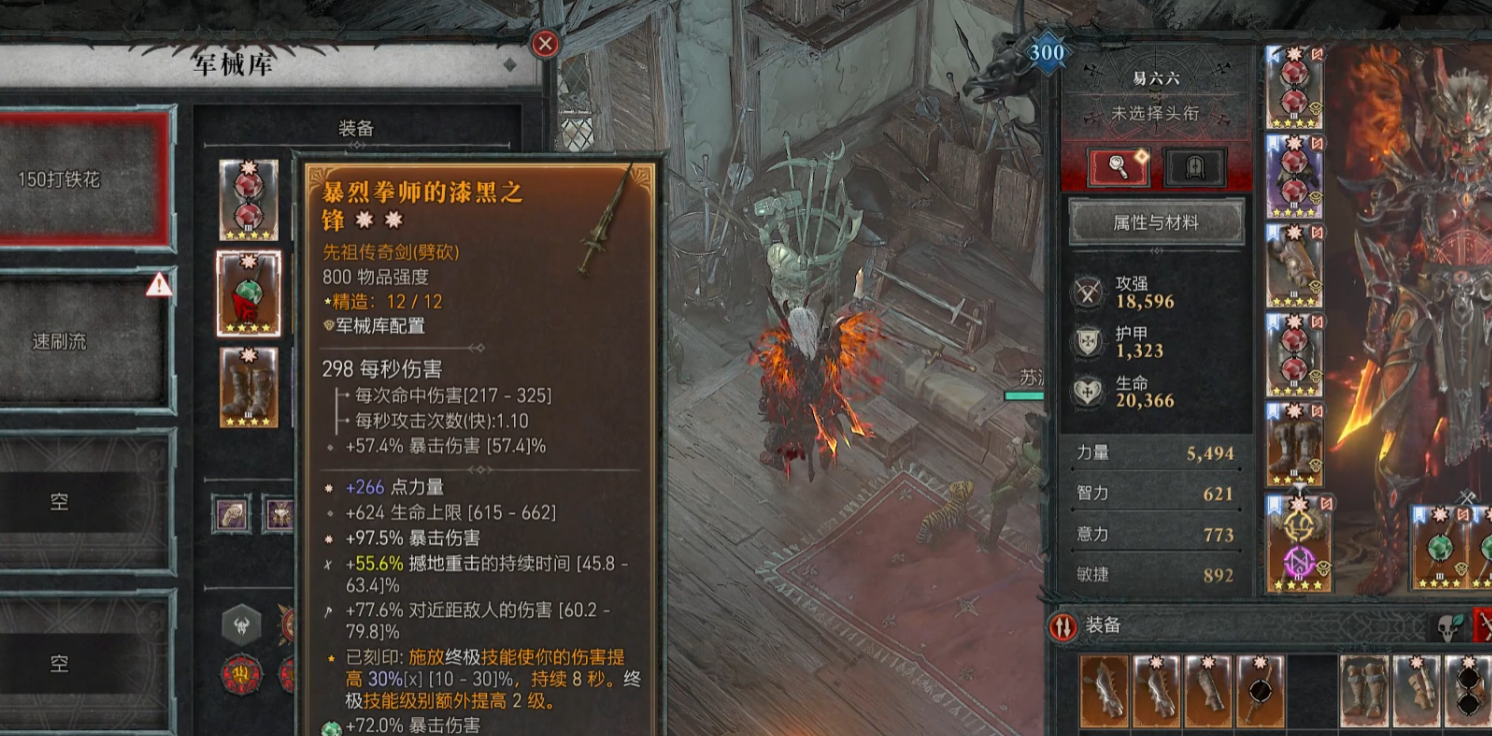The width and height of the screenshot is (1492, 736).
Task: Click the grey hexagon helmet icon
Action: tap(241, 625)
